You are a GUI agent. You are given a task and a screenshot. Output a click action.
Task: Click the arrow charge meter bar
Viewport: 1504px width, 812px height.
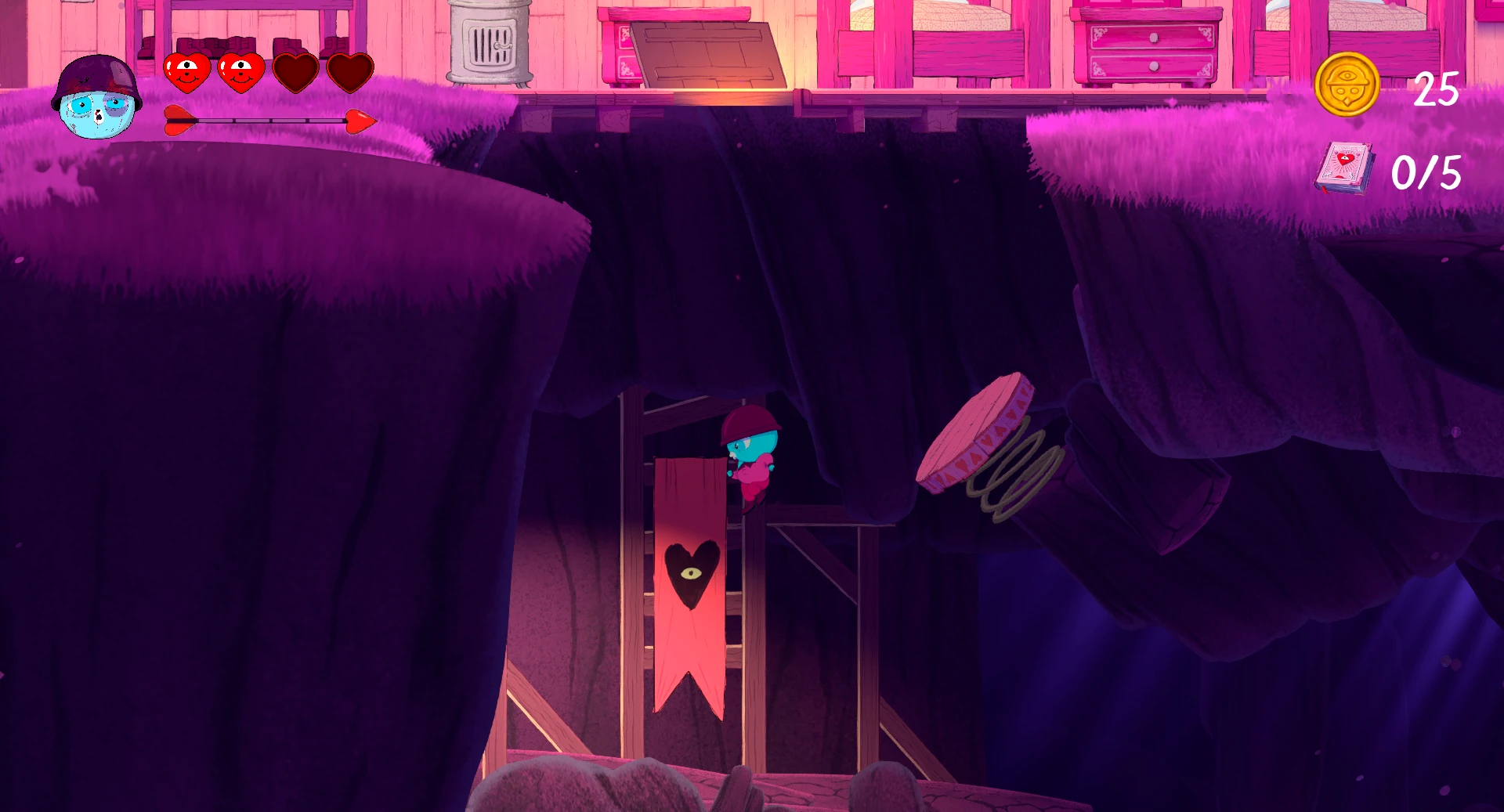click(266, 121)
